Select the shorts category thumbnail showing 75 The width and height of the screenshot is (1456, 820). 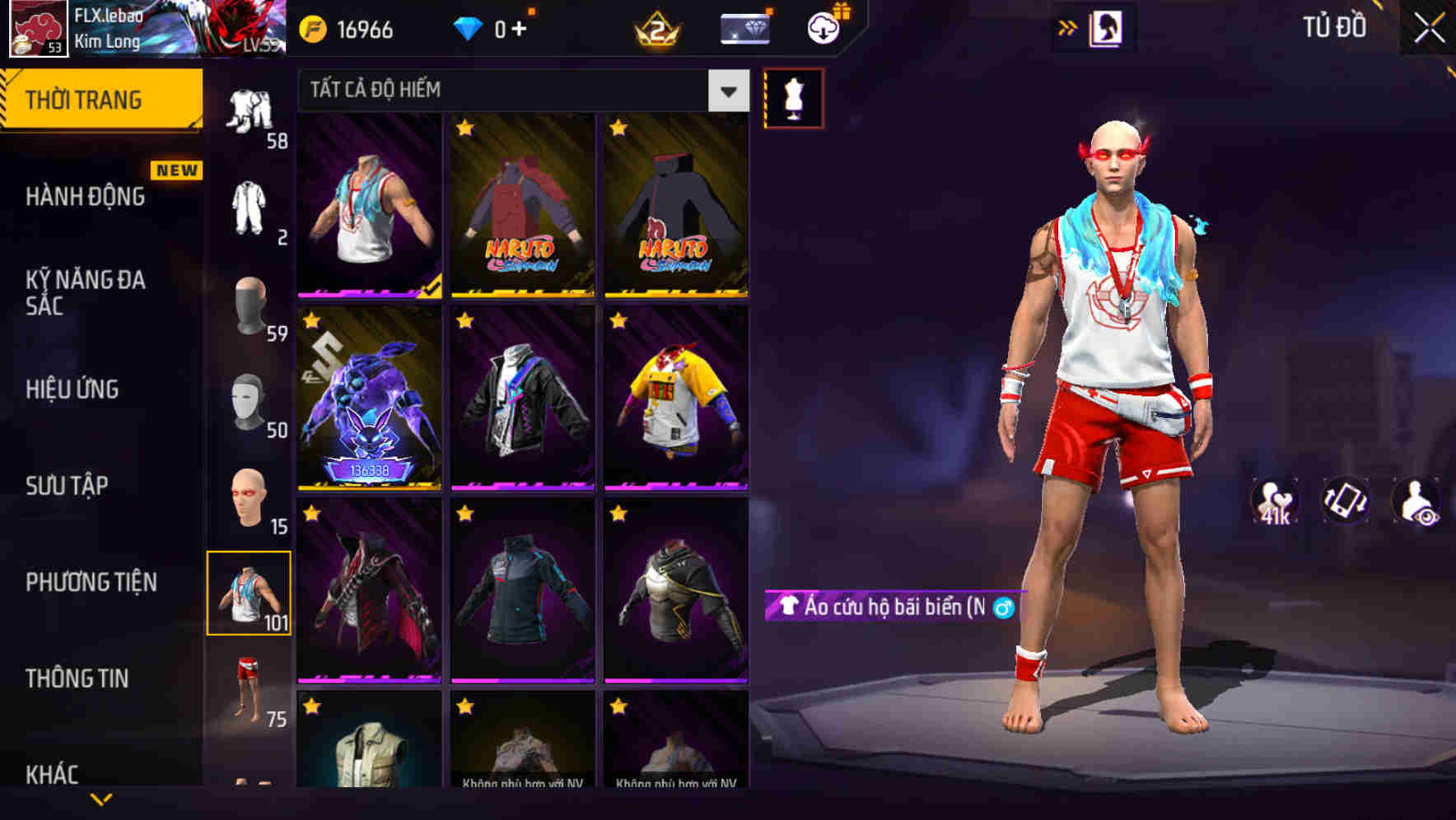(x=246, y=692)
